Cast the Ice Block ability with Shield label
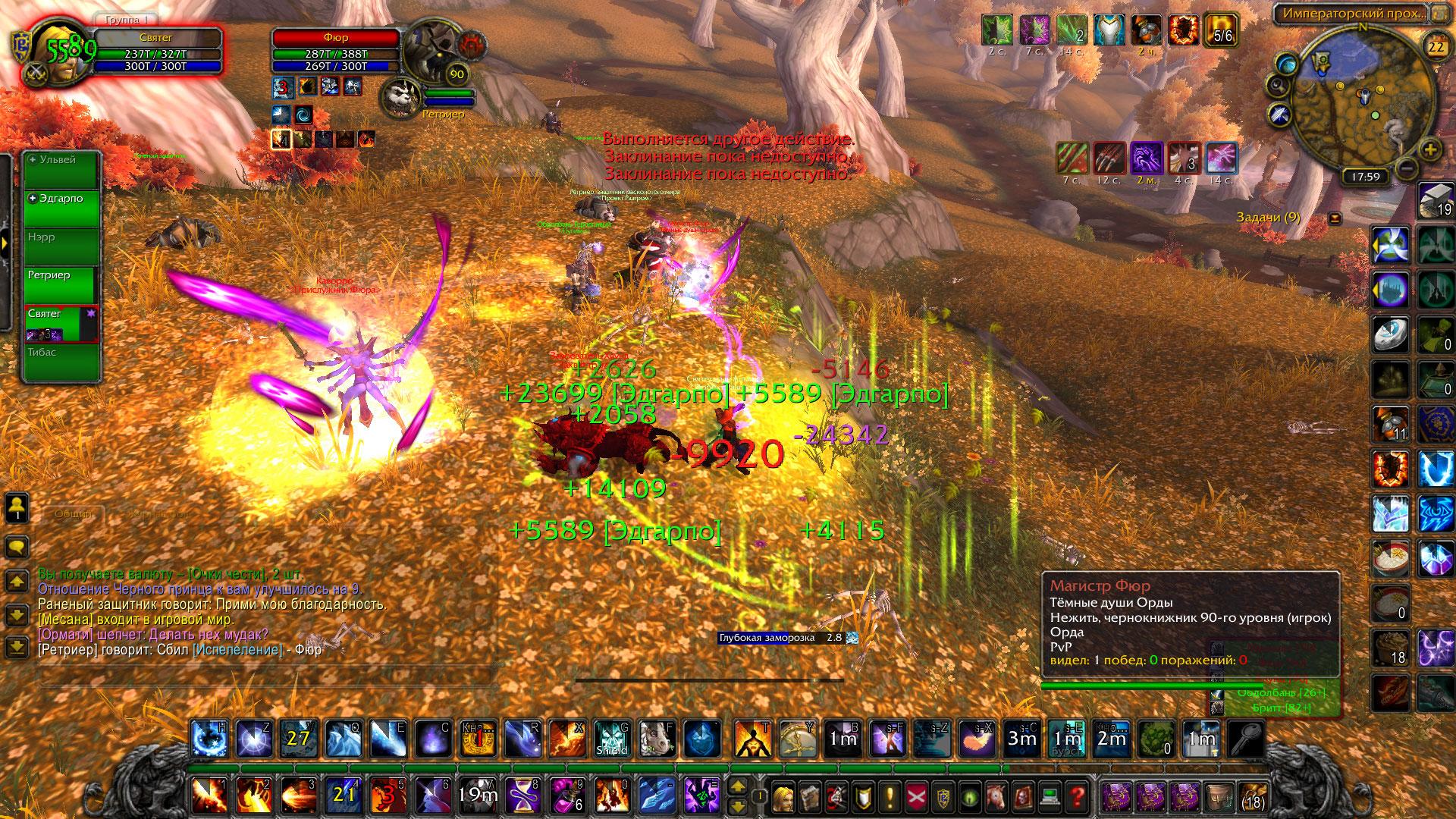 click(x=611, y=739)
